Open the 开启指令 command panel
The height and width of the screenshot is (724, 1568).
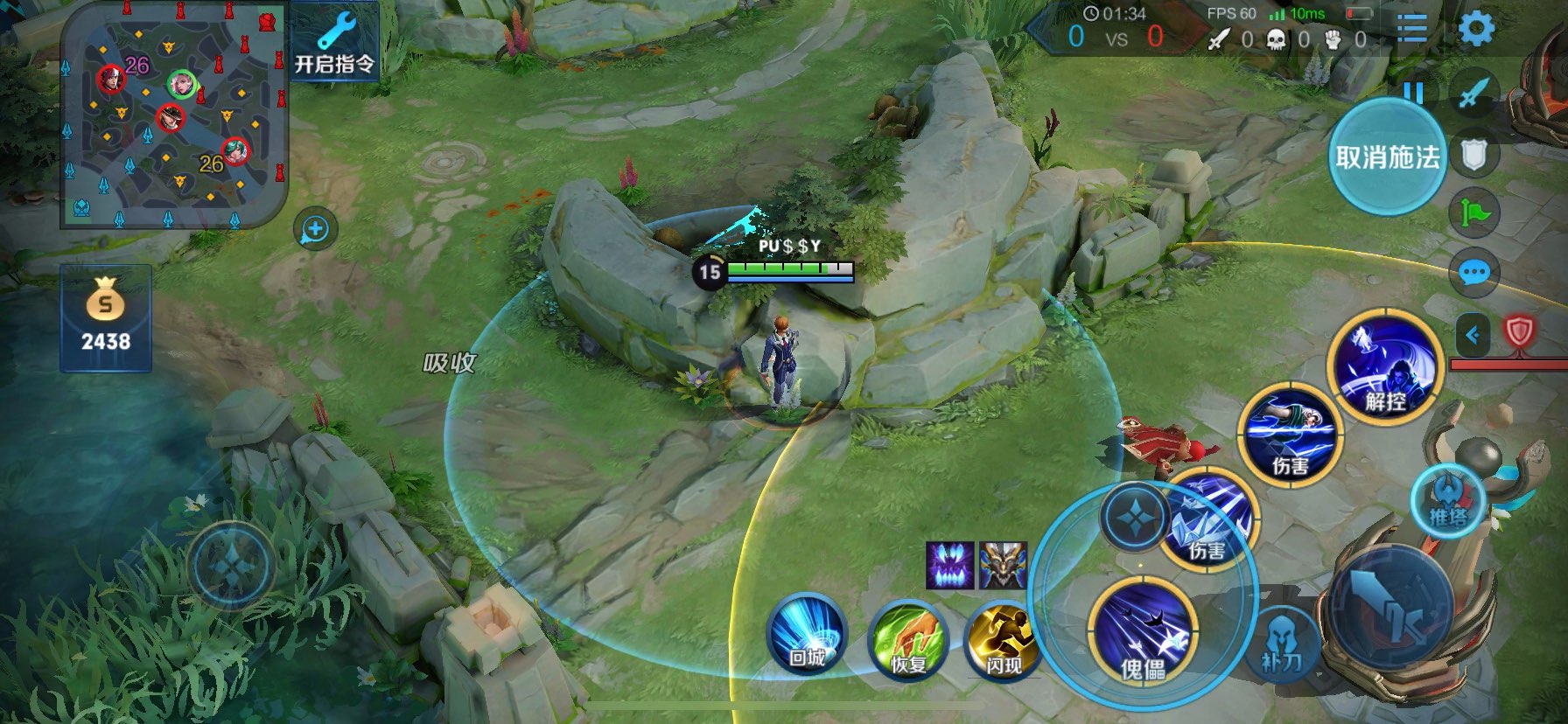(333, 44)
